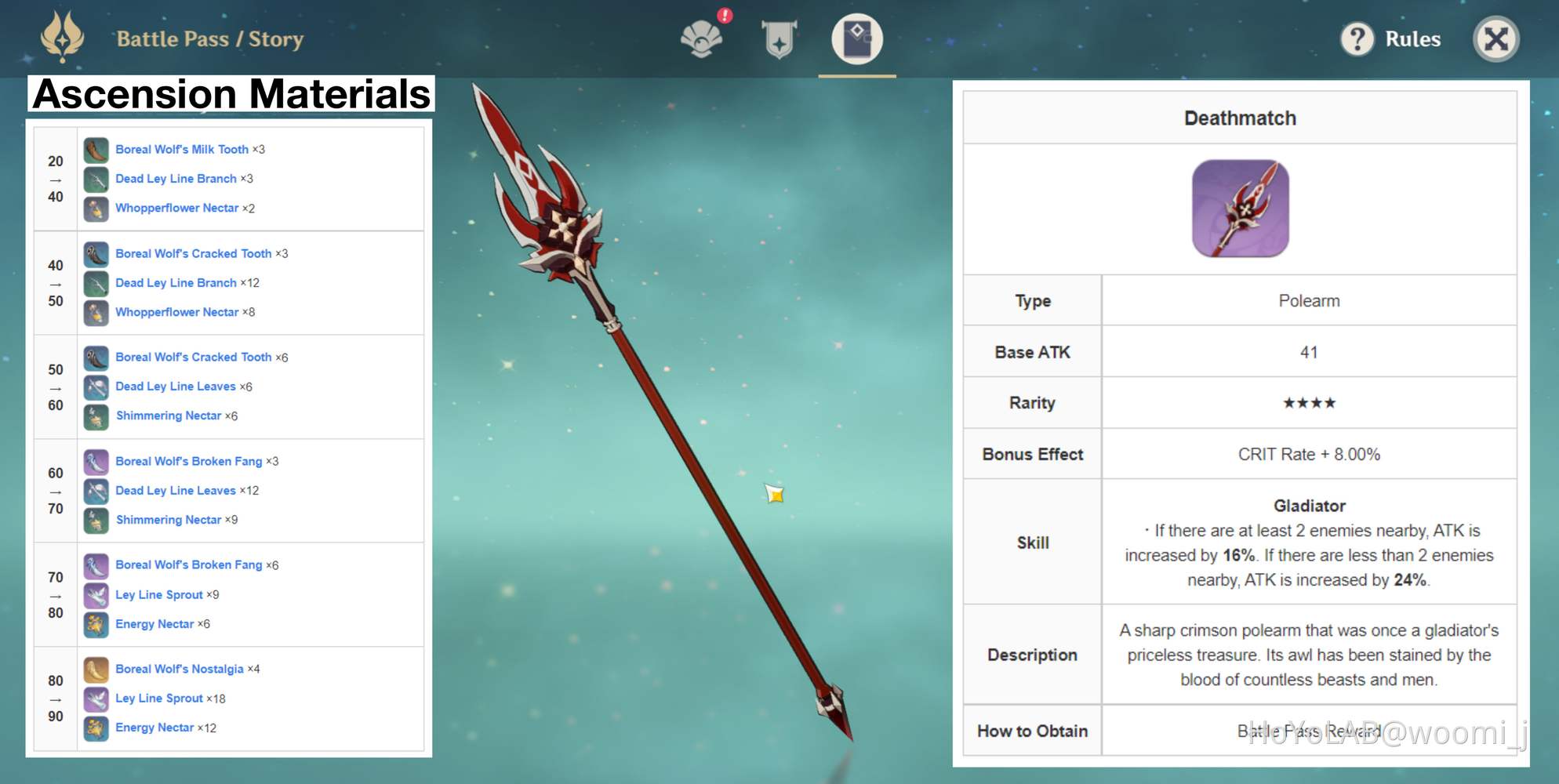Expand the 50 to 60 ascension tier
Viewport: 1559px width, 784px height.
55,387
